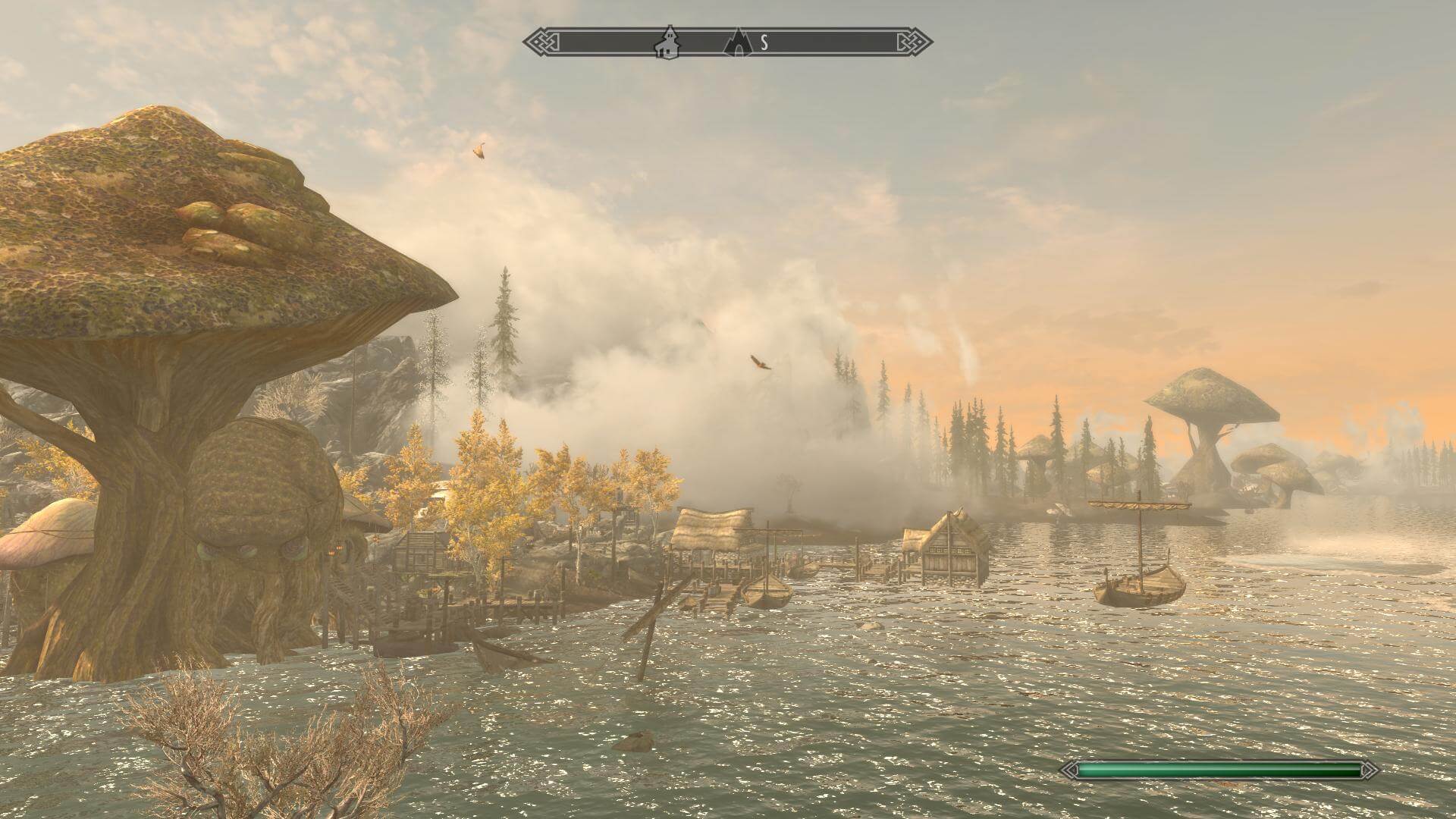Click the house location marker on the compass
The width and height of the screenshot is (1456, 819).
tap(667, 42)
